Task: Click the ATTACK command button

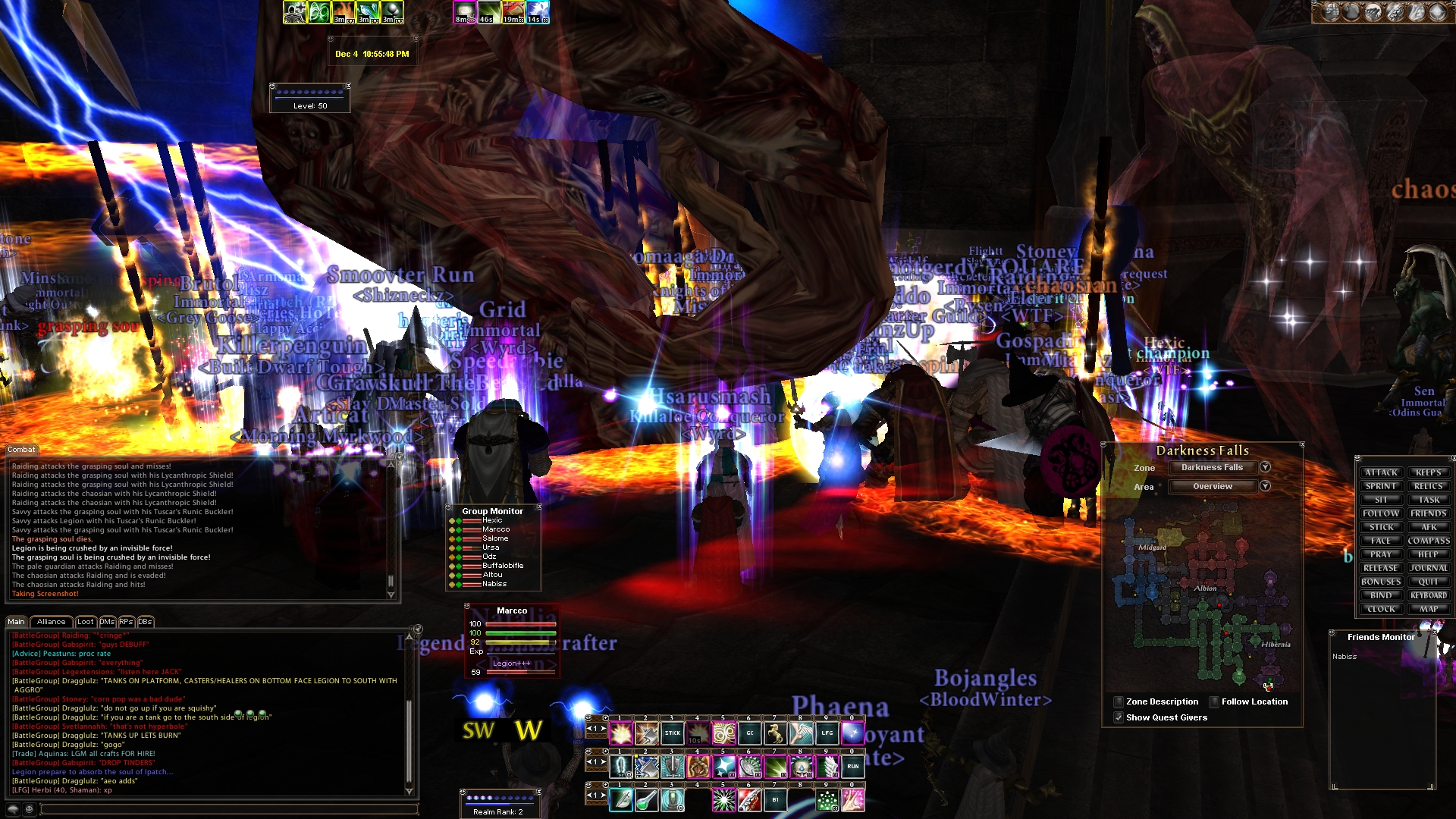Action: click(x=1381, y=472)
